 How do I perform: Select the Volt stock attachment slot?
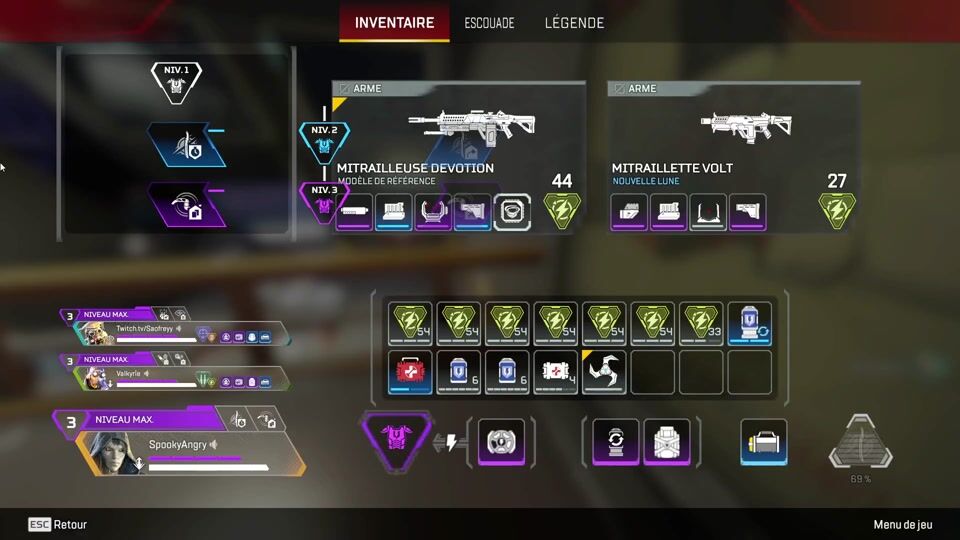pyautogui.click(x=748, y=212)
